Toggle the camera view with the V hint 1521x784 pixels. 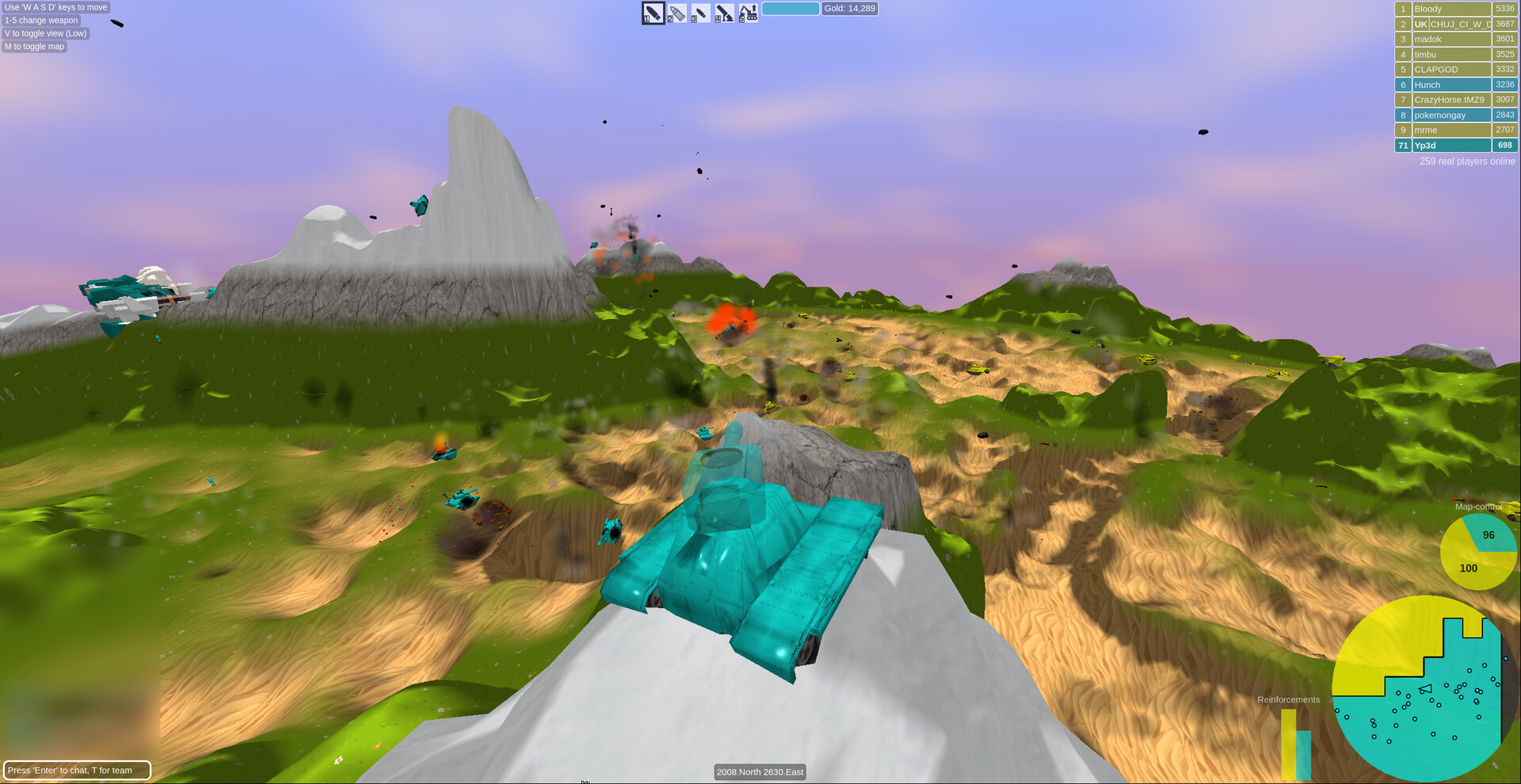(44, 33)
